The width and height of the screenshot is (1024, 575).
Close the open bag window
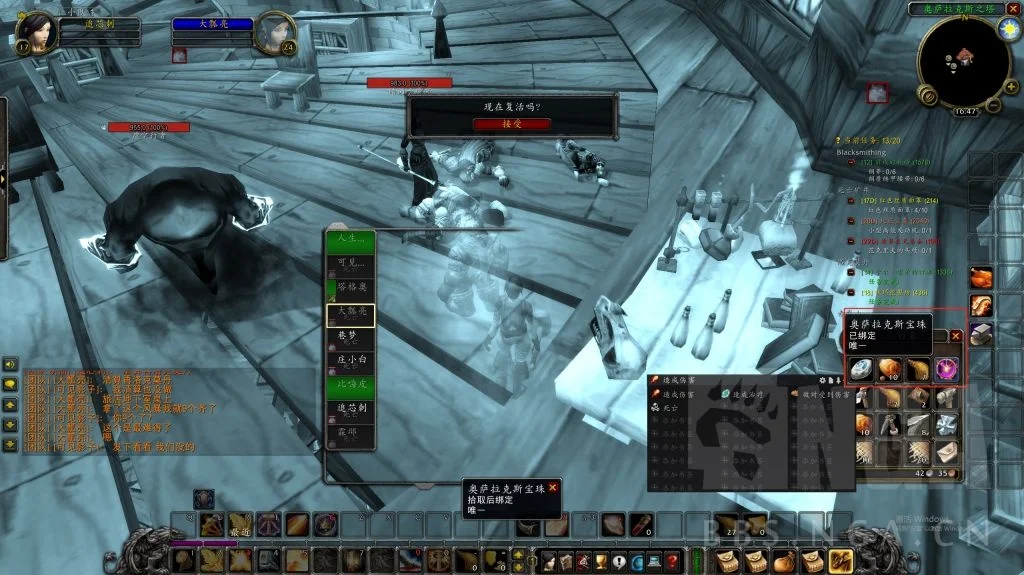955,337
